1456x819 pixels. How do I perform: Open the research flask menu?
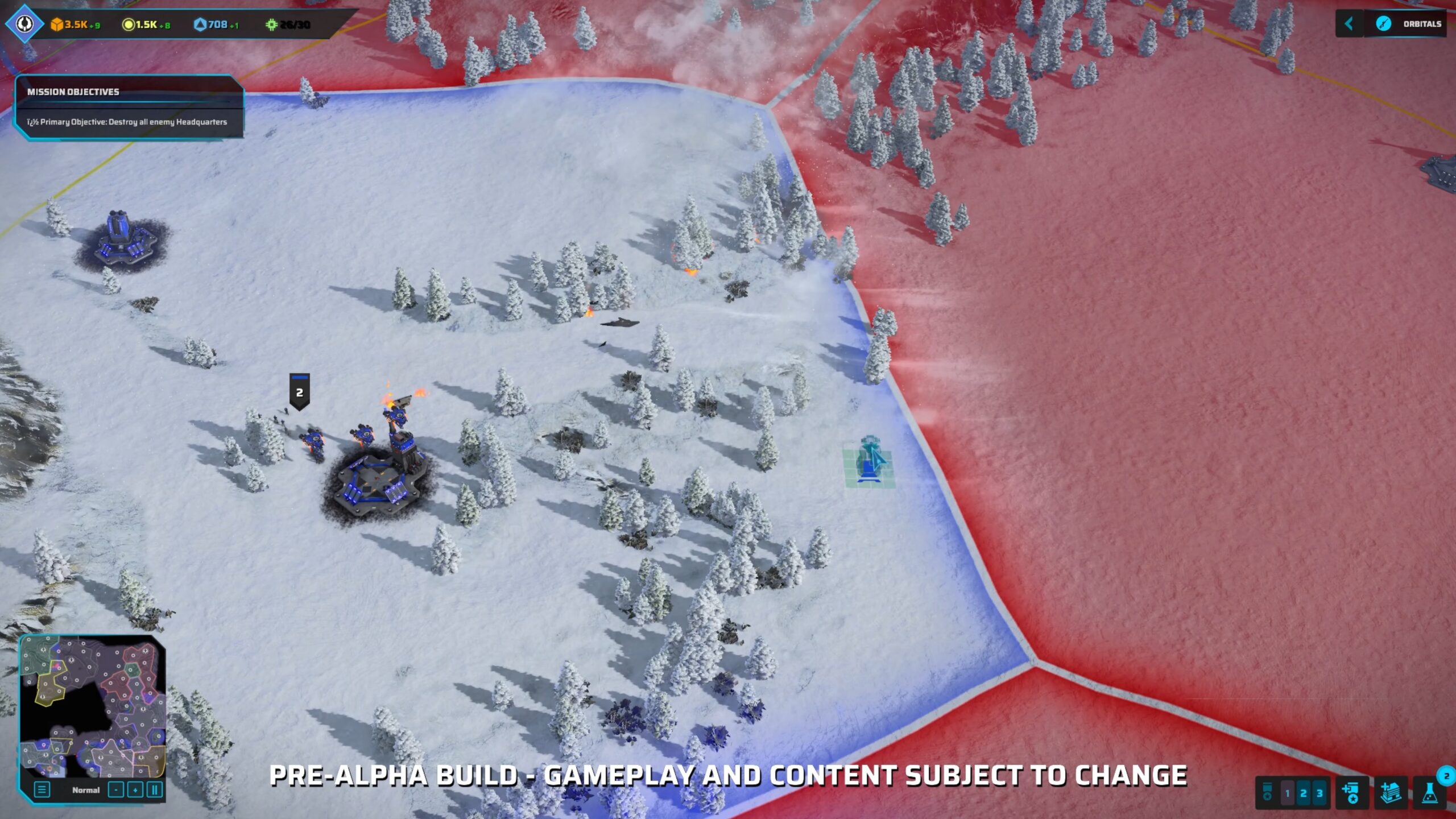click(1430, 793)
